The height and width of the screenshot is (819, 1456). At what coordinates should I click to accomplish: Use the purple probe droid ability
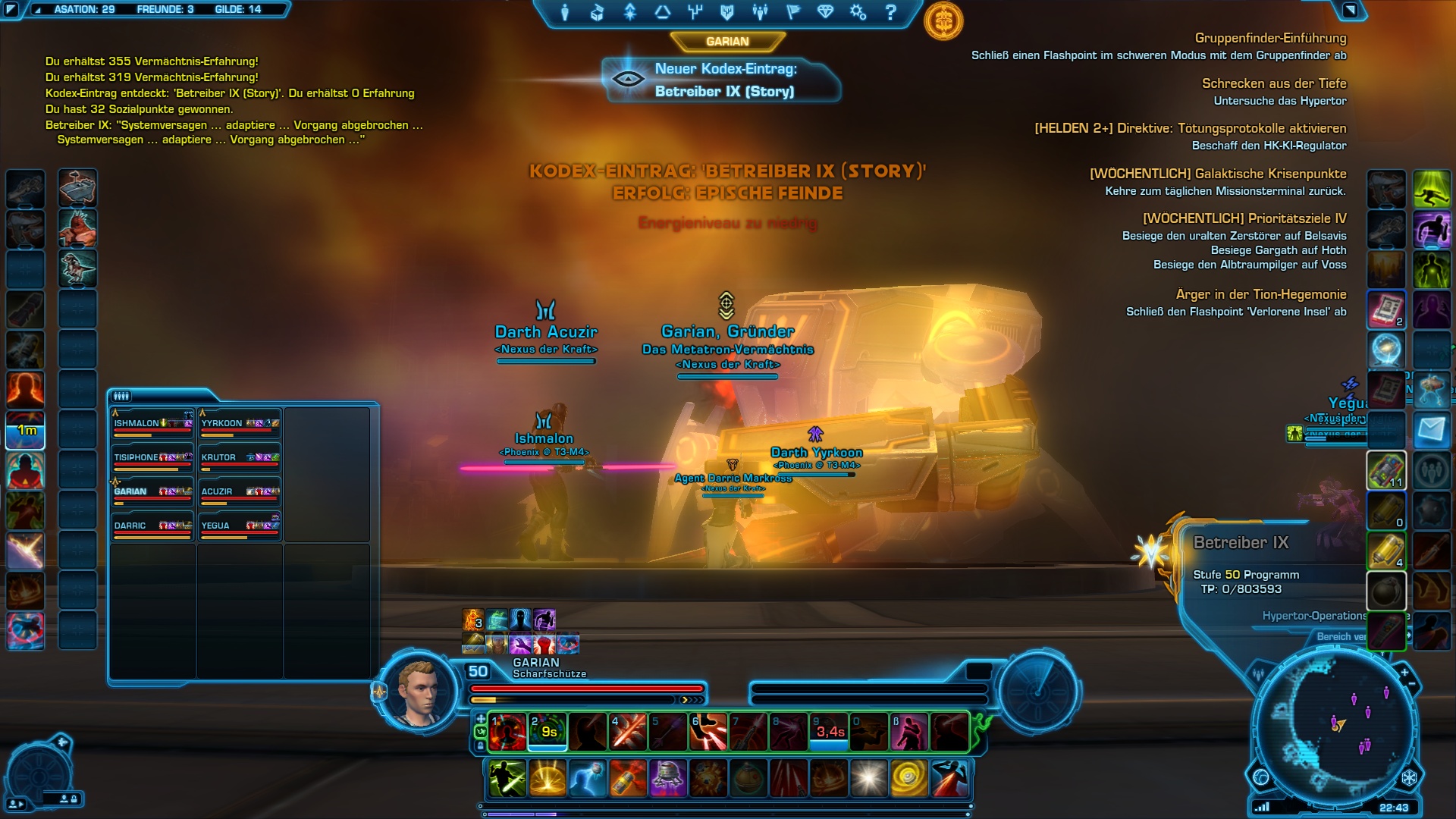(x=668, y=779)
